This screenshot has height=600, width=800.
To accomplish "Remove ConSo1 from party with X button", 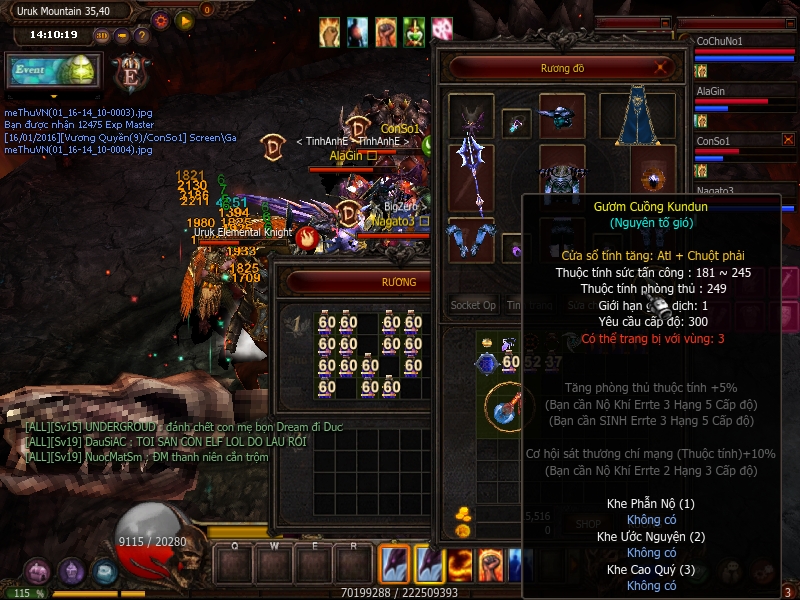I will (788, 140).
